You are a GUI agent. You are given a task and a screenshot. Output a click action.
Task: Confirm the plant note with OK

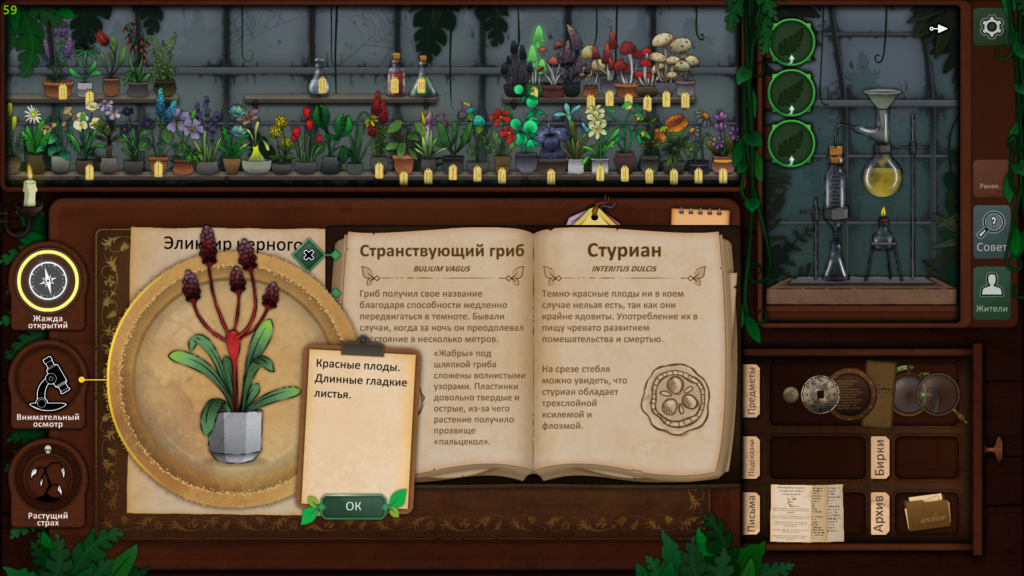(353, 506)
